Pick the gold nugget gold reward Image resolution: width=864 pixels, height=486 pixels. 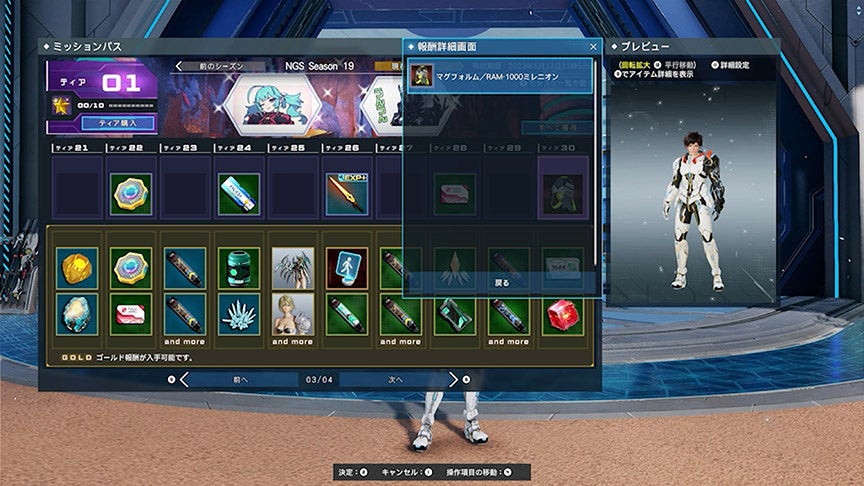click(77, 268)
